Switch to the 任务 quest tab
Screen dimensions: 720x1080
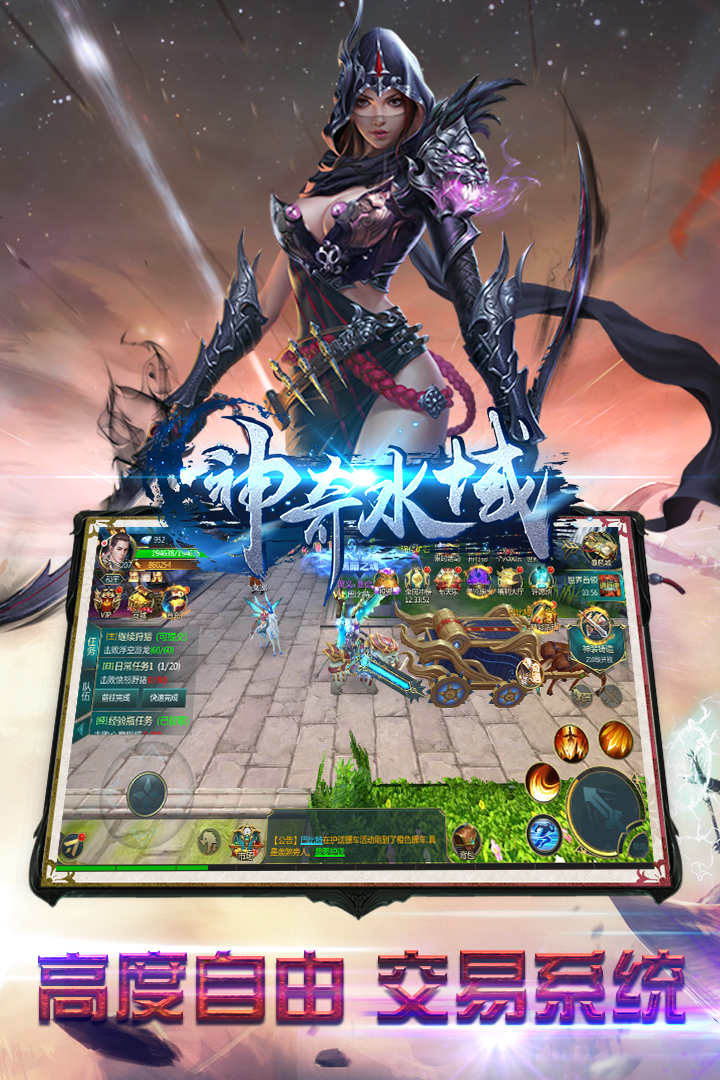(91, 649)
